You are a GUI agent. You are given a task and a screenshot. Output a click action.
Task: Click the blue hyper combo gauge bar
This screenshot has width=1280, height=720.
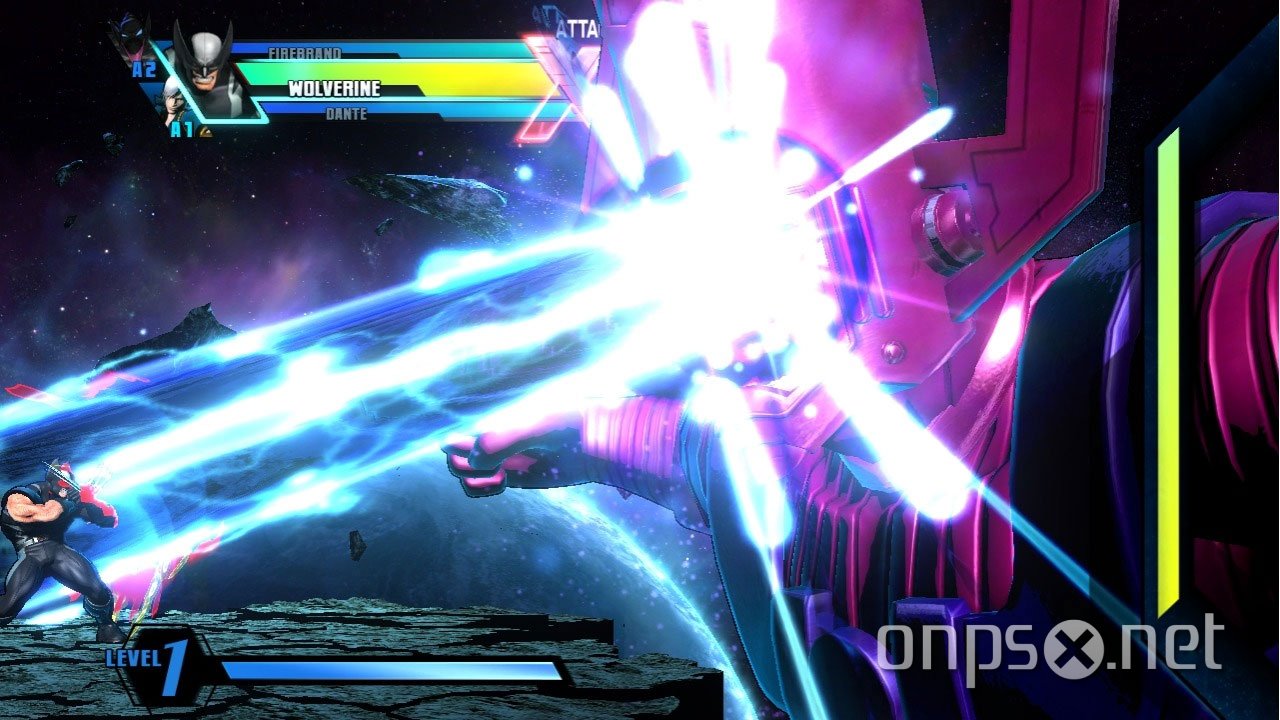pyautogui.click(x=389, y=668)
